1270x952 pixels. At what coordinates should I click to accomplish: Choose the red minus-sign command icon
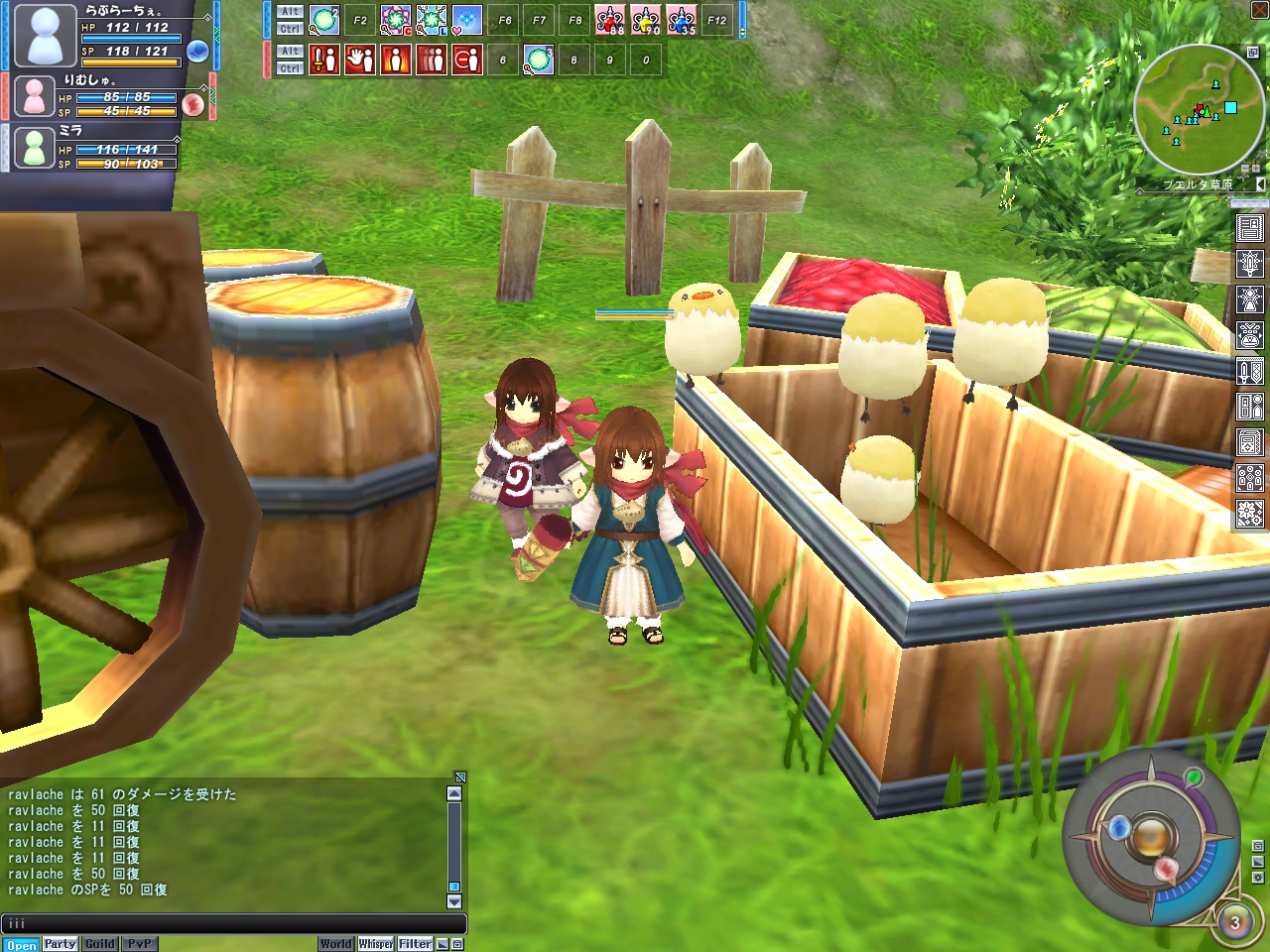[x=466, y=59]
